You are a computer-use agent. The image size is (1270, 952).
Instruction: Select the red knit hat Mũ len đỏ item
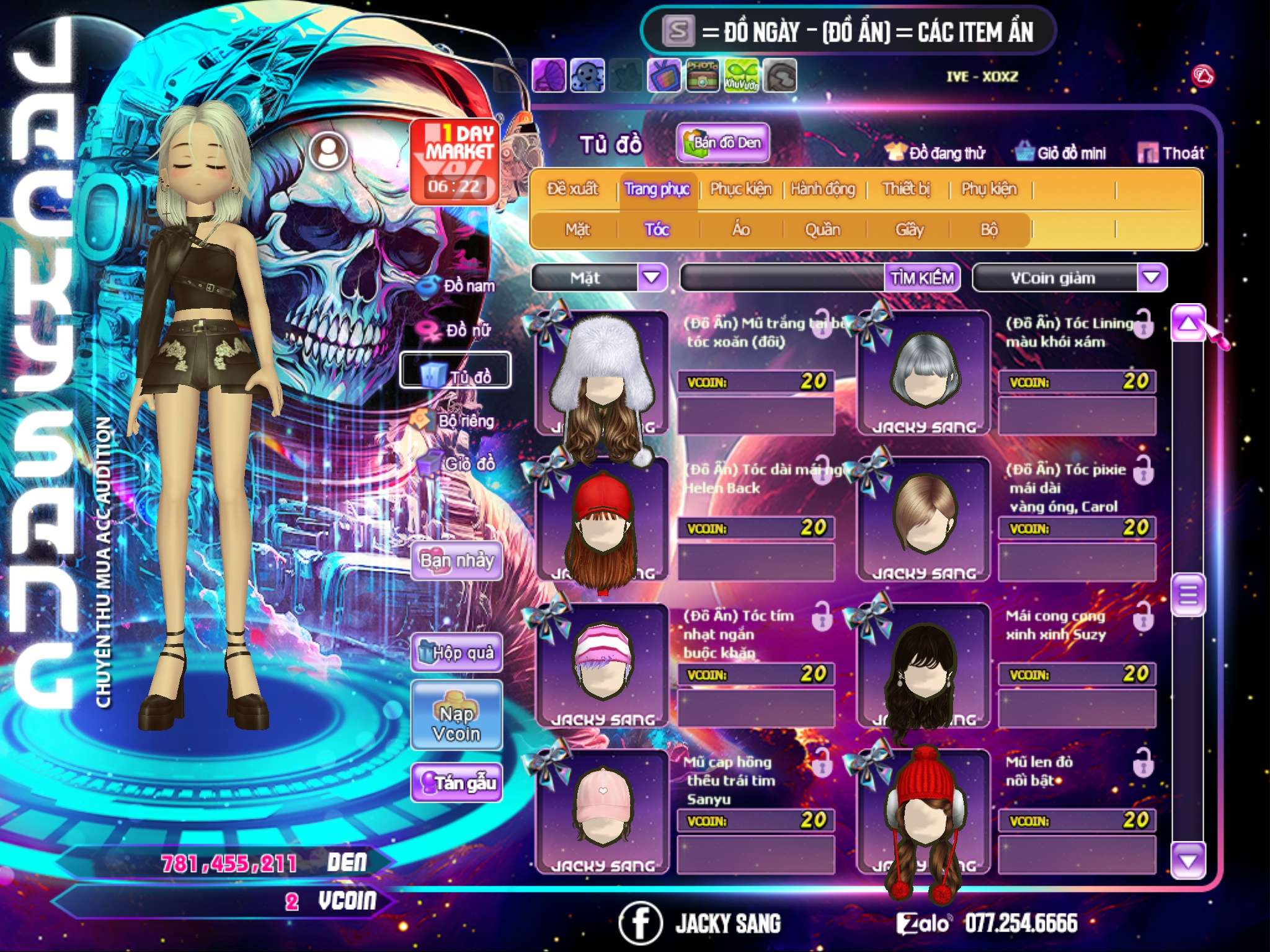pos(923,809)
